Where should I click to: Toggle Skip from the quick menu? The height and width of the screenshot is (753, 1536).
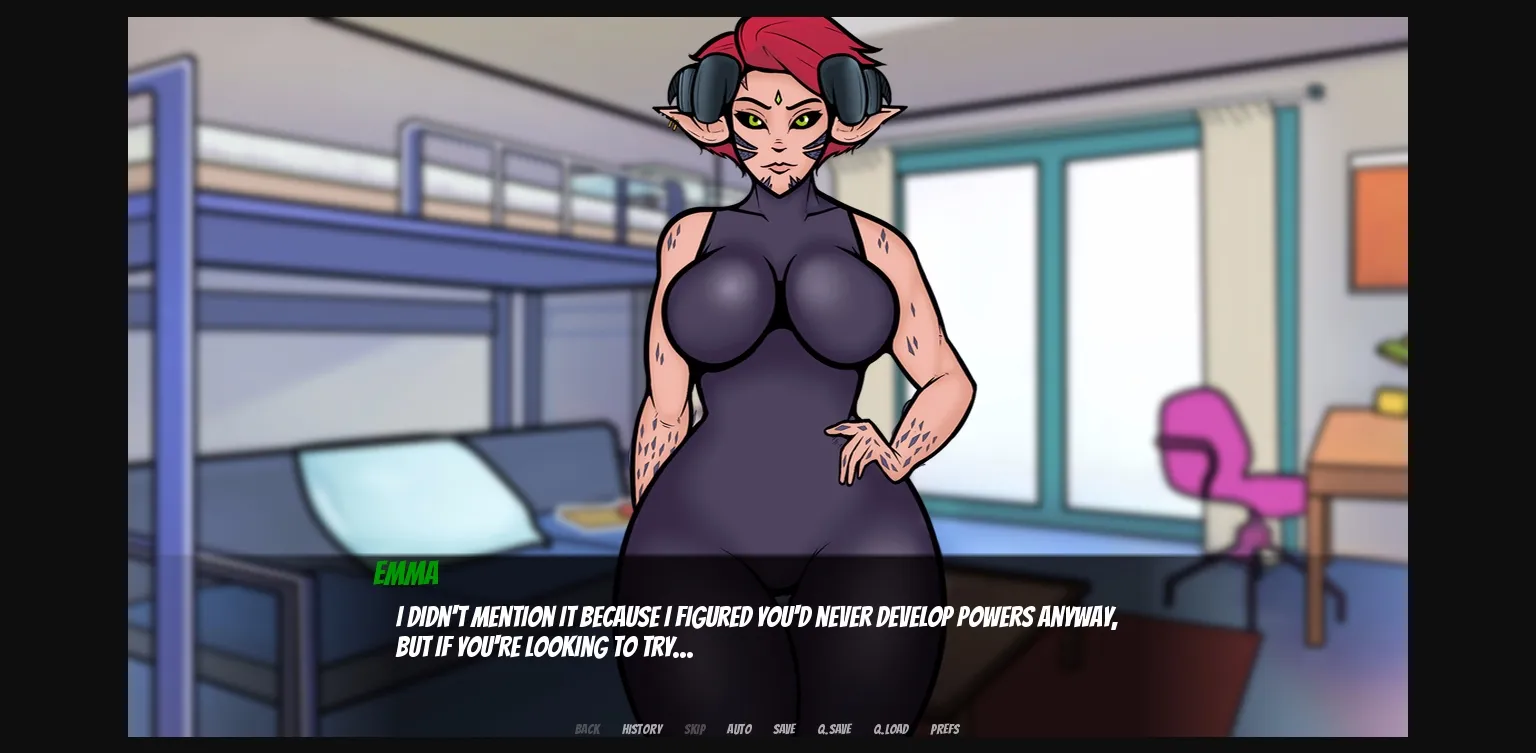(695, 729)
